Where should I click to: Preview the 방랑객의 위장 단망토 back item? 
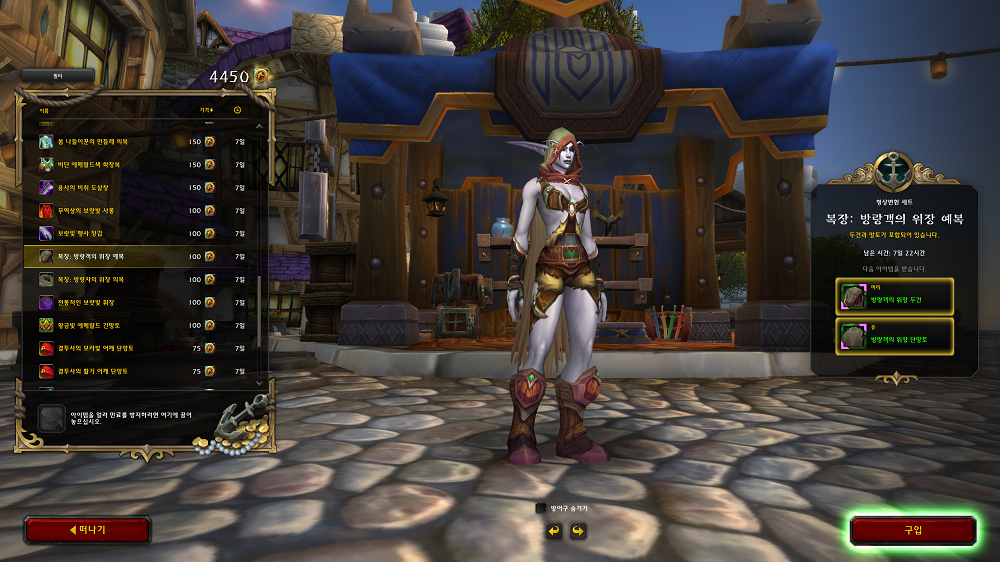tap(895, 337)
